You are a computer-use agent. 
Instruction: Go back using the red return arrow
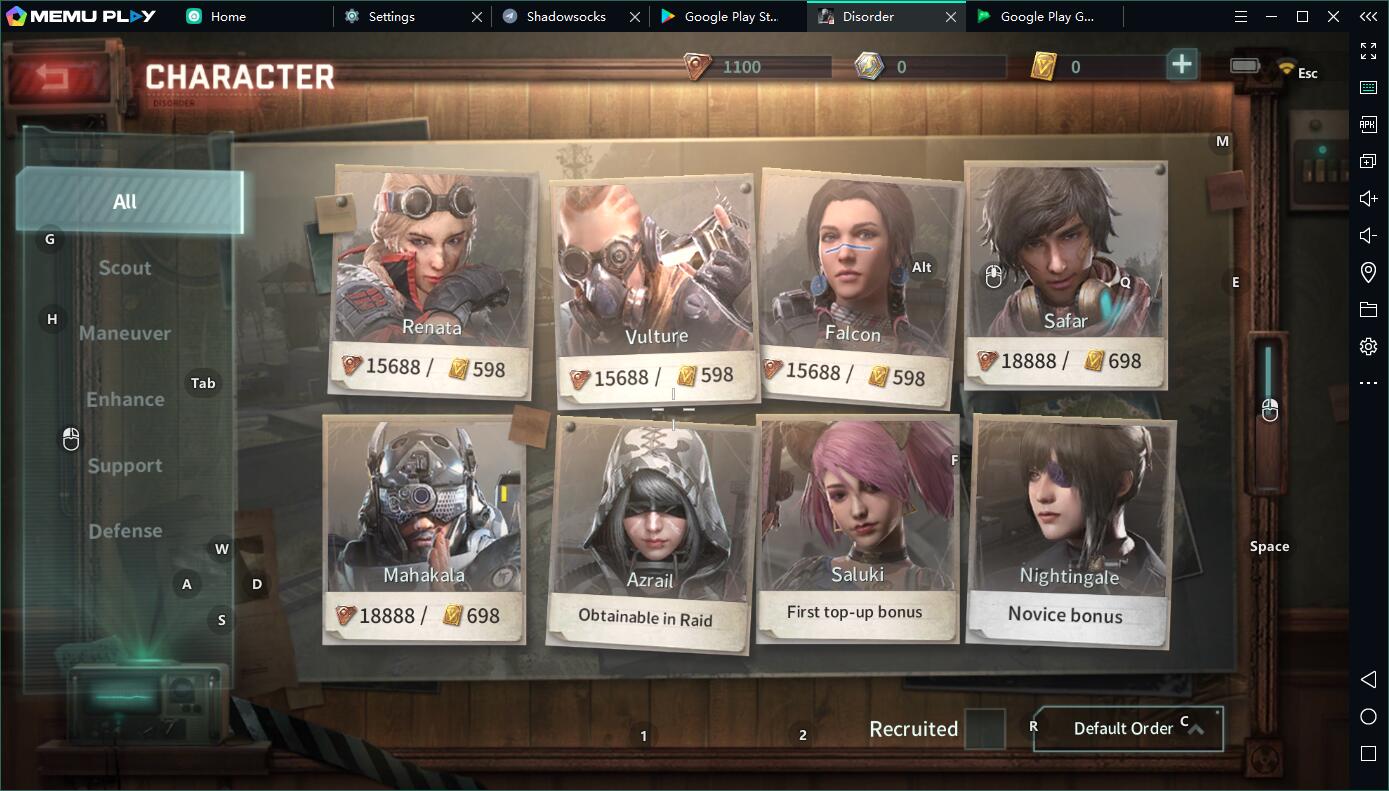click(x=55, y=76)
